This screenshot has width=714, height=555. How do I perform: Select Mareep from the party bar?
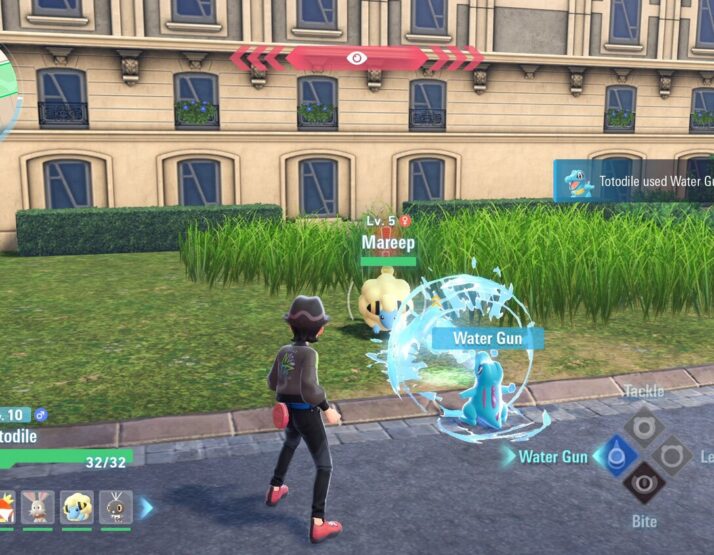[76, 508]
